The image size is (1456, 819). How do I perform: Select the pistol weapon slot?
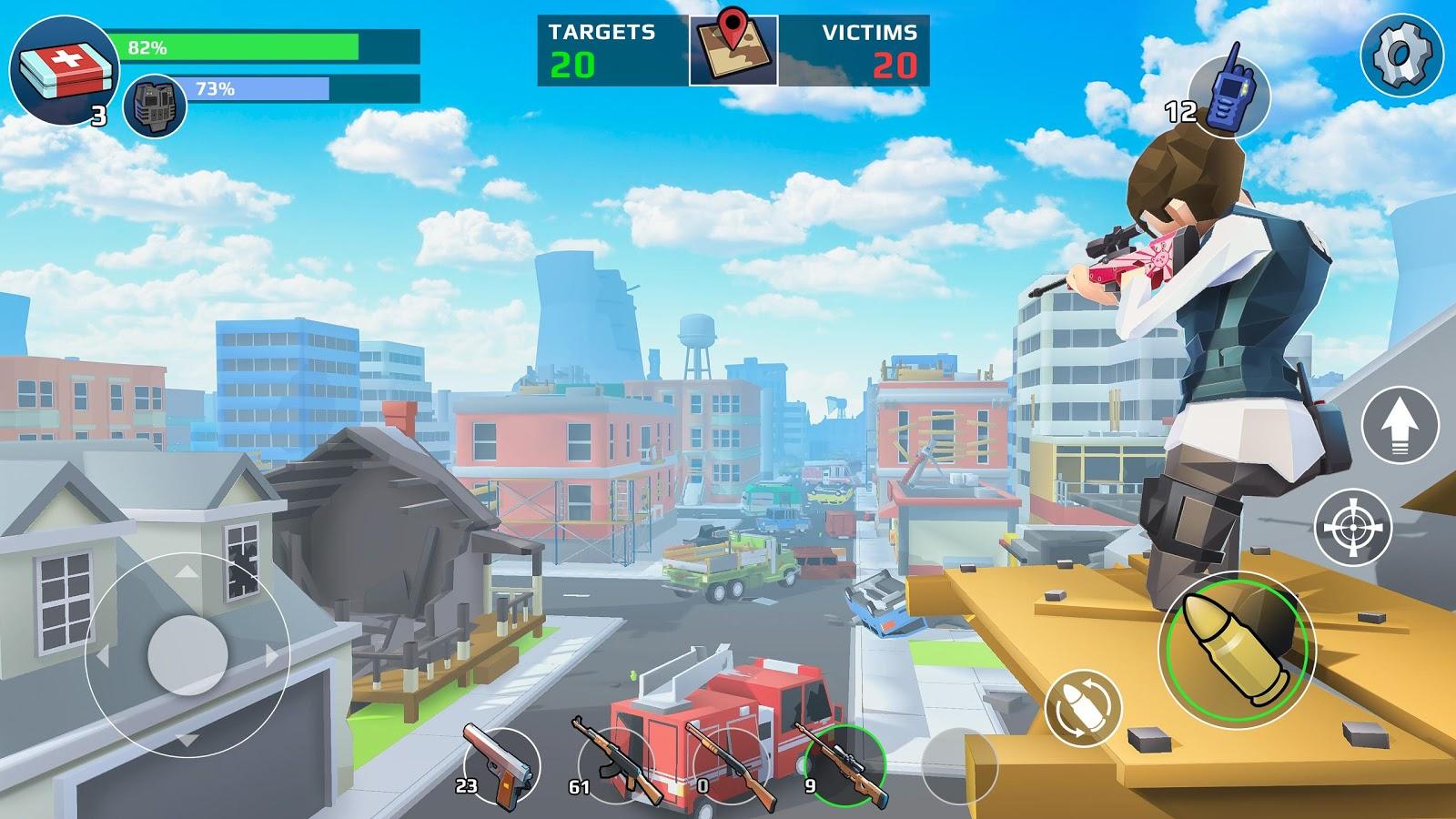pos(500,764)
